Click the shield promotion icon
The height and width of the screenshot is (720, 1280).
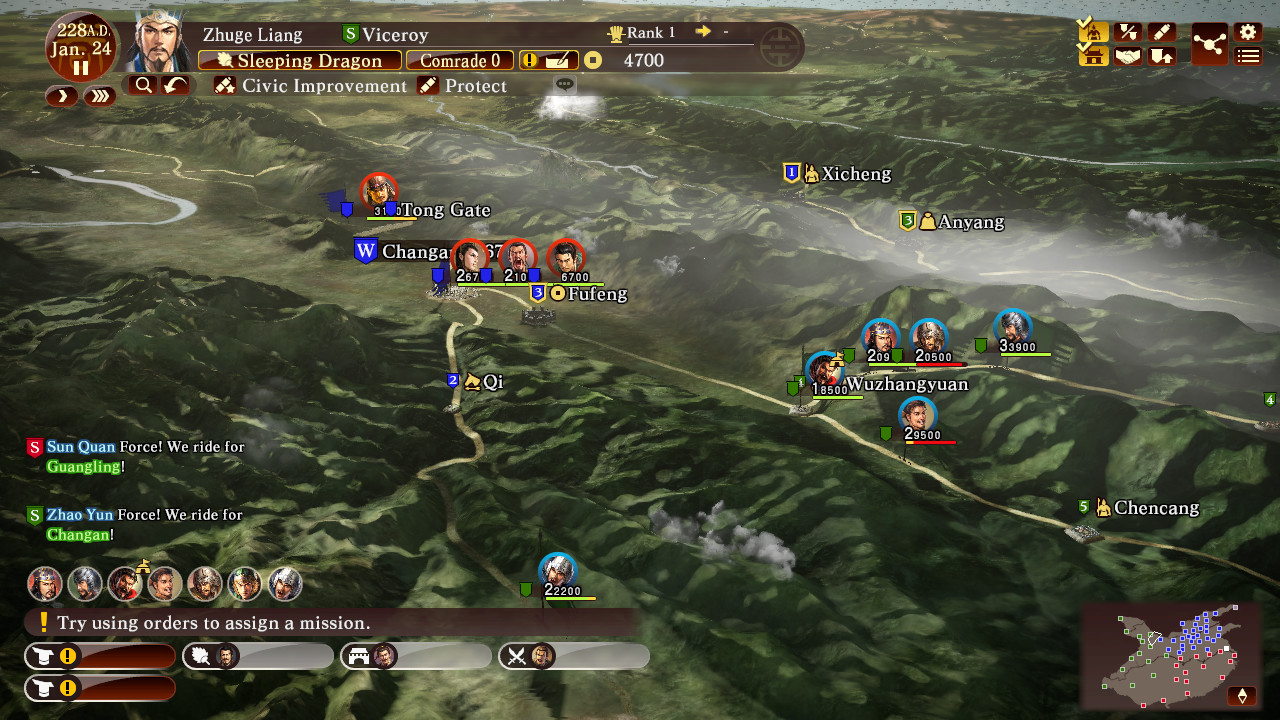point(1163,56)
